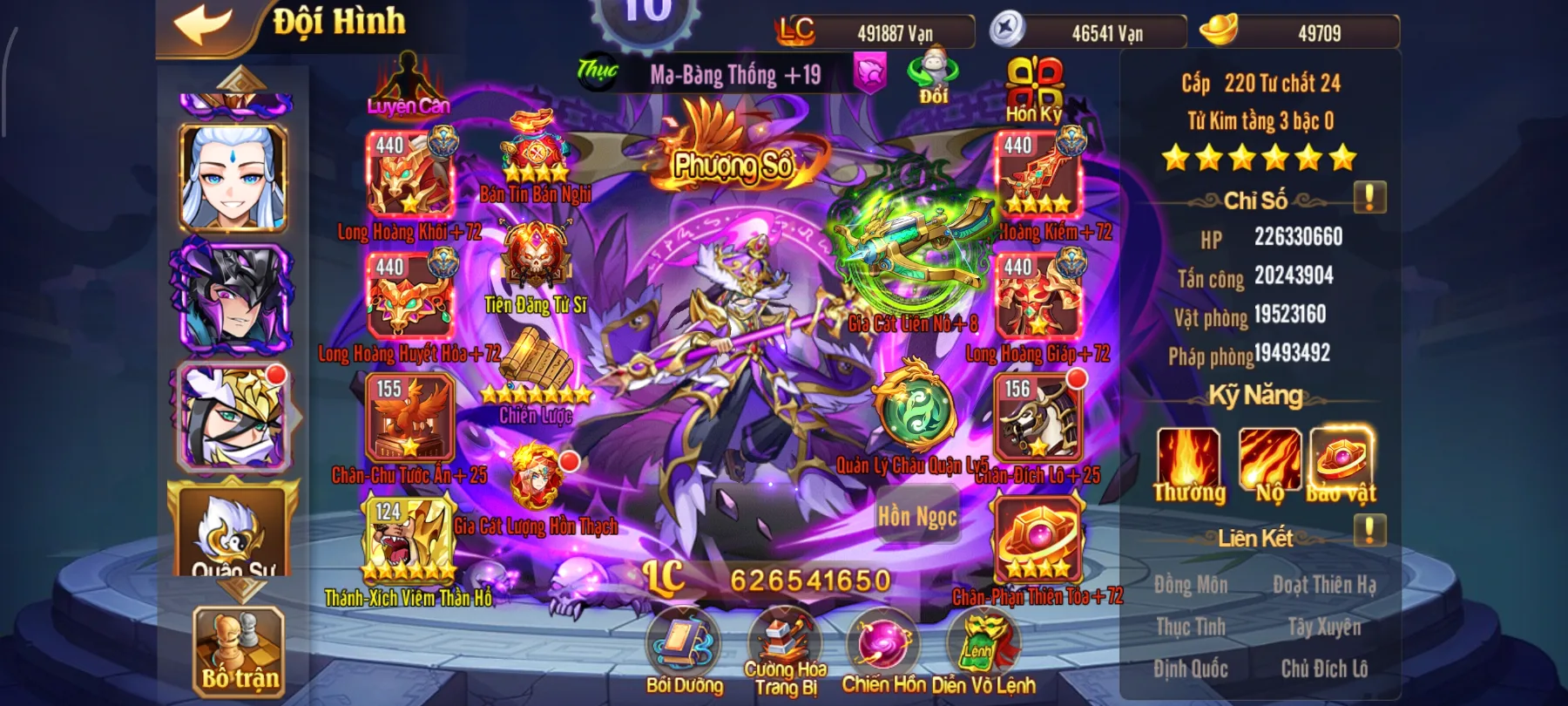Select the dark-helmeted hero portrait
The image size is (1568, 706).
[x=233, y=298]
